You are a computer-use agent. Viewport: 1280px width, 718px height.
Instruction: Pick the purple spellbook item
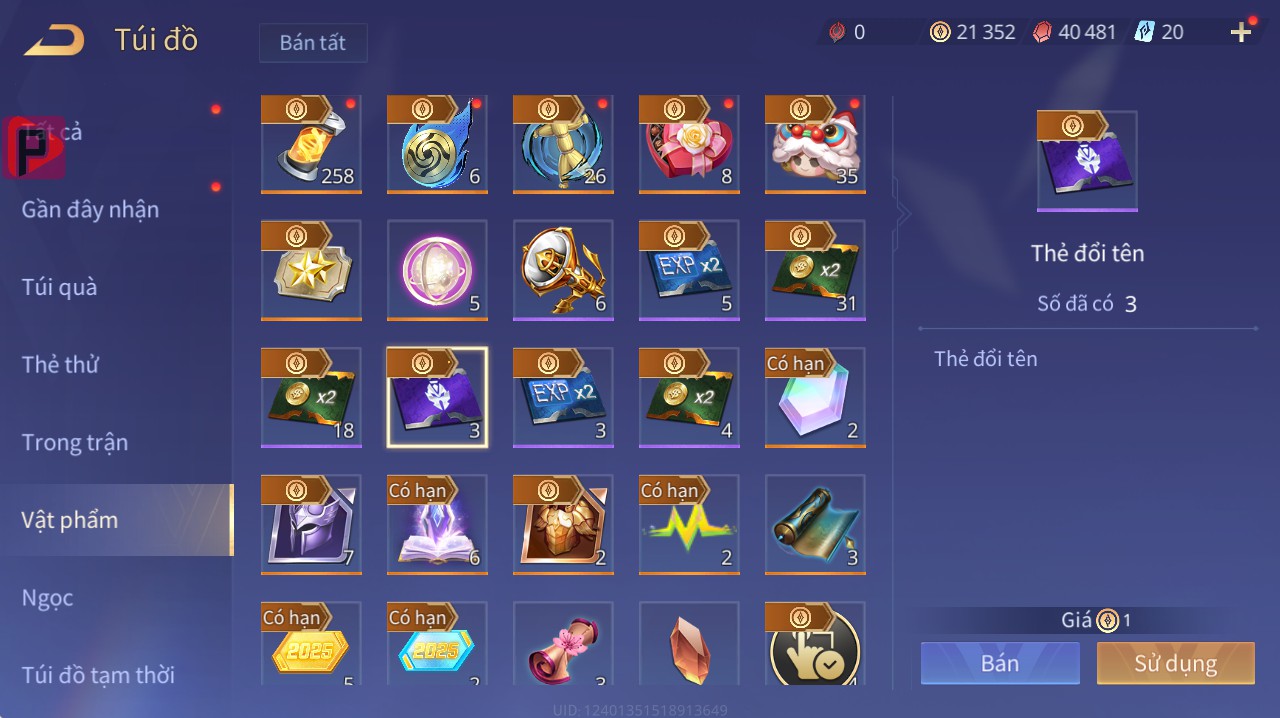click(x=437, y=525)
